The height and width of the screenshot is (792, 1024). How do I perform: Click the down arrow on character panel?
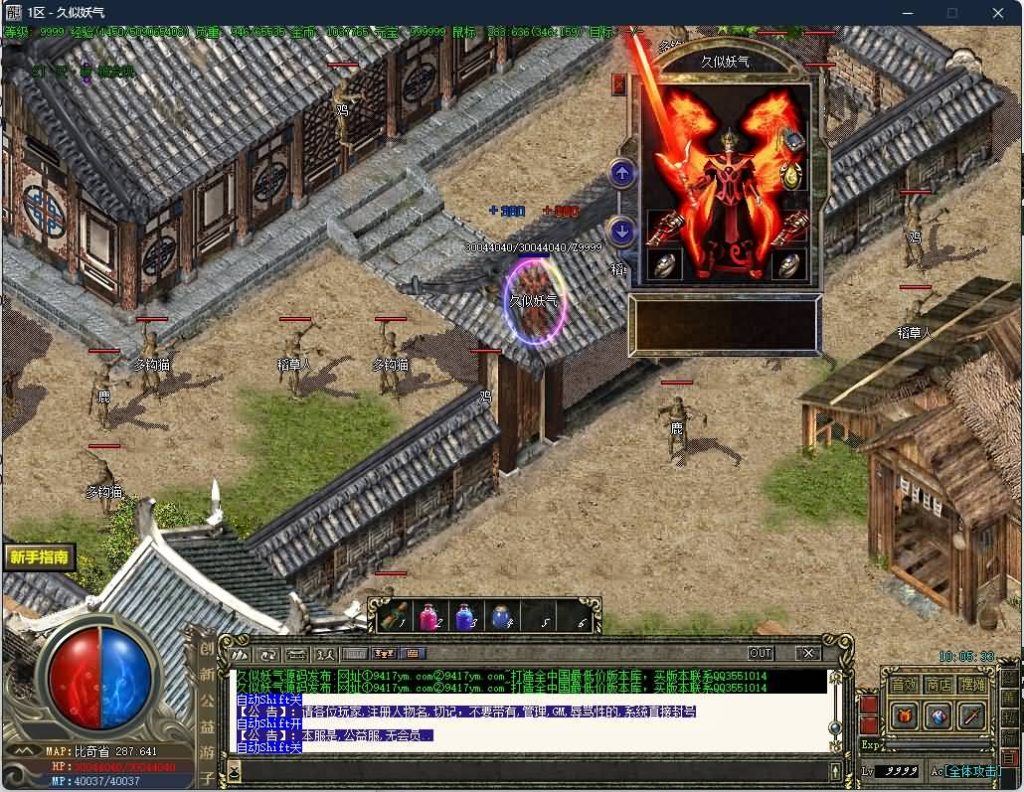622,232
